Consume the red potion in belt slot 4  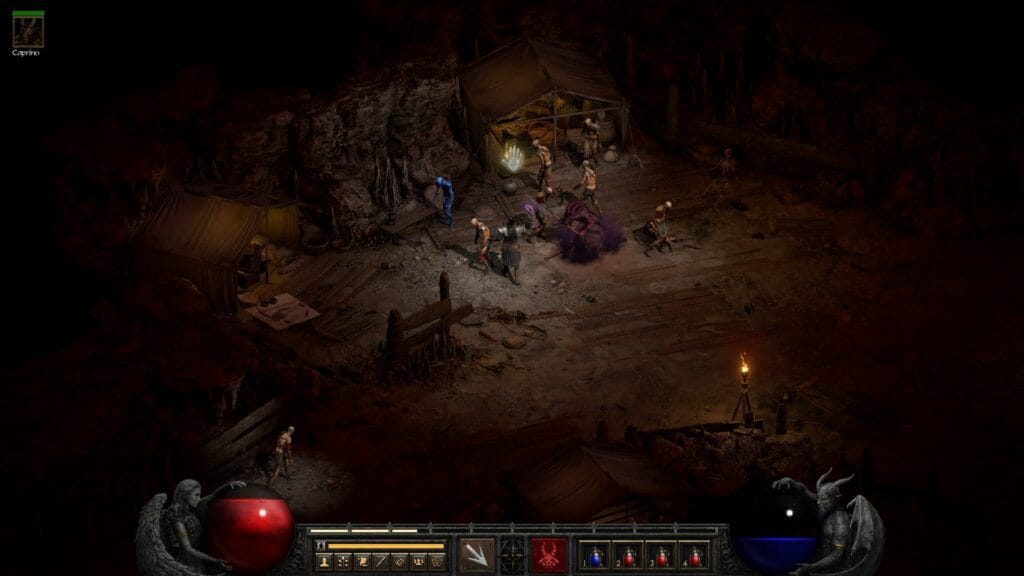point(695,555)
